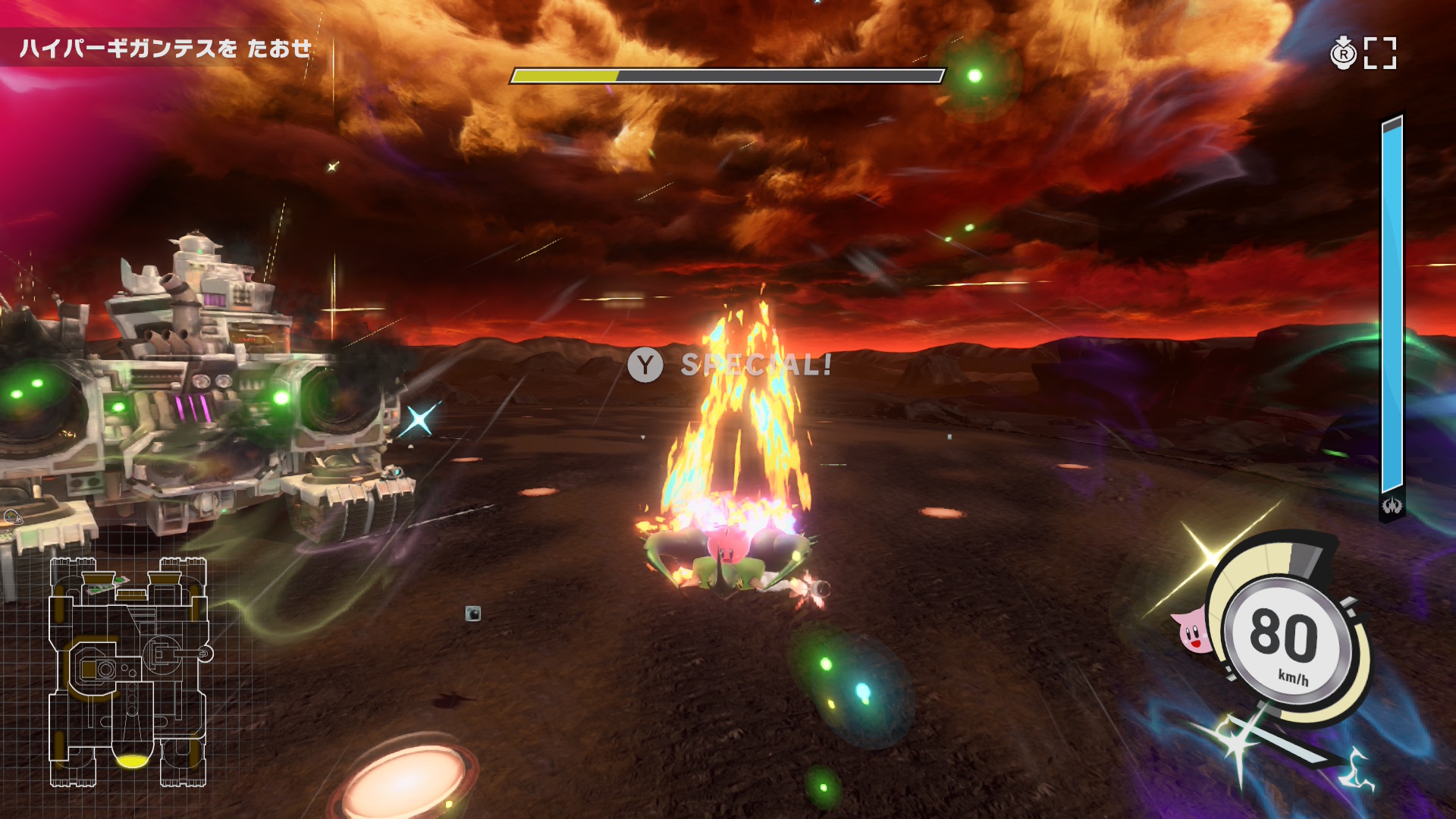This screenshot has height=819, width=1456.
Task: Select the pink Kirby rider icon
Action: tap(1192, 631)
